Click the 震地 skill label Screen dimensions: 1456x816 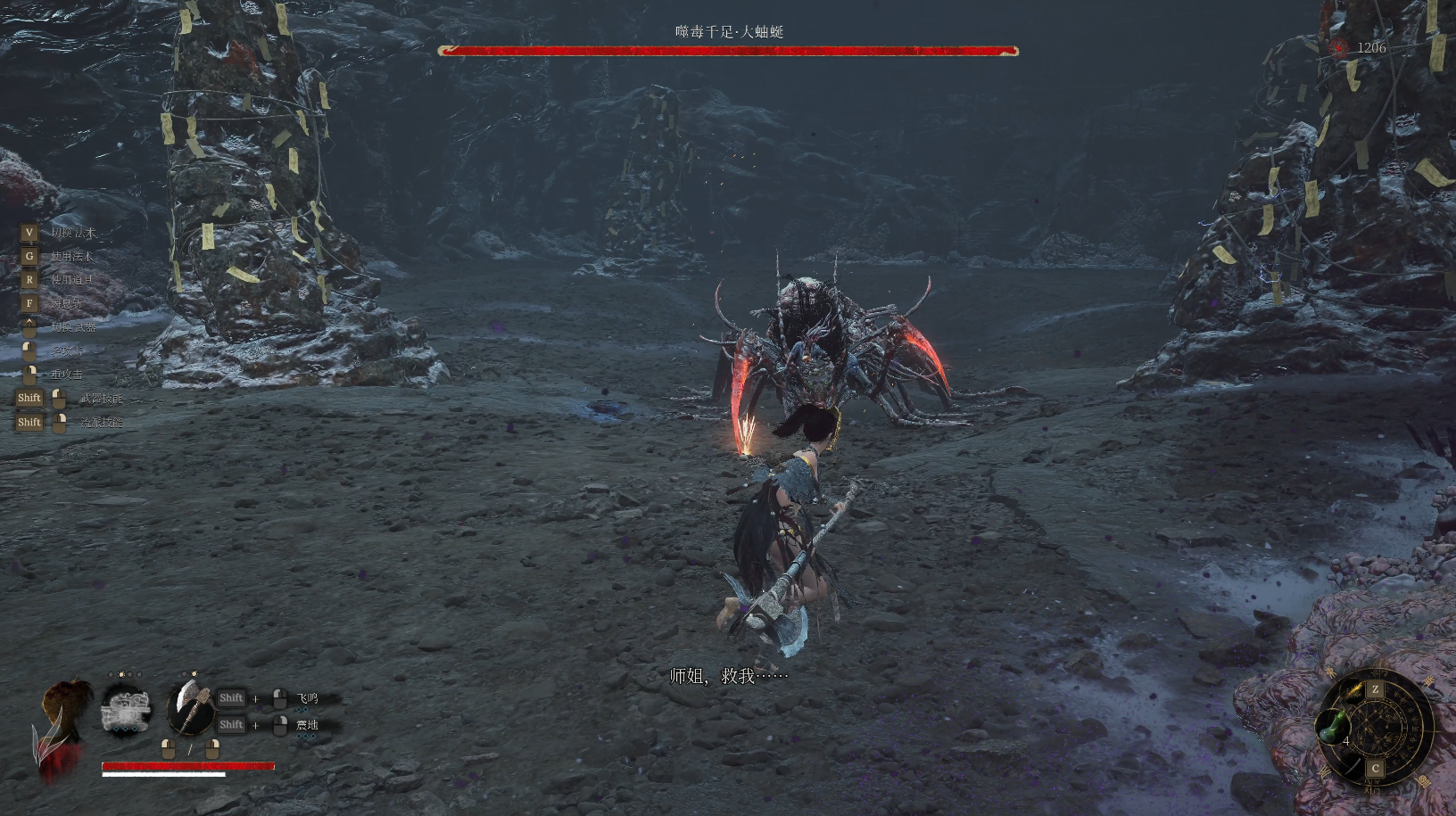pos(307,725)
